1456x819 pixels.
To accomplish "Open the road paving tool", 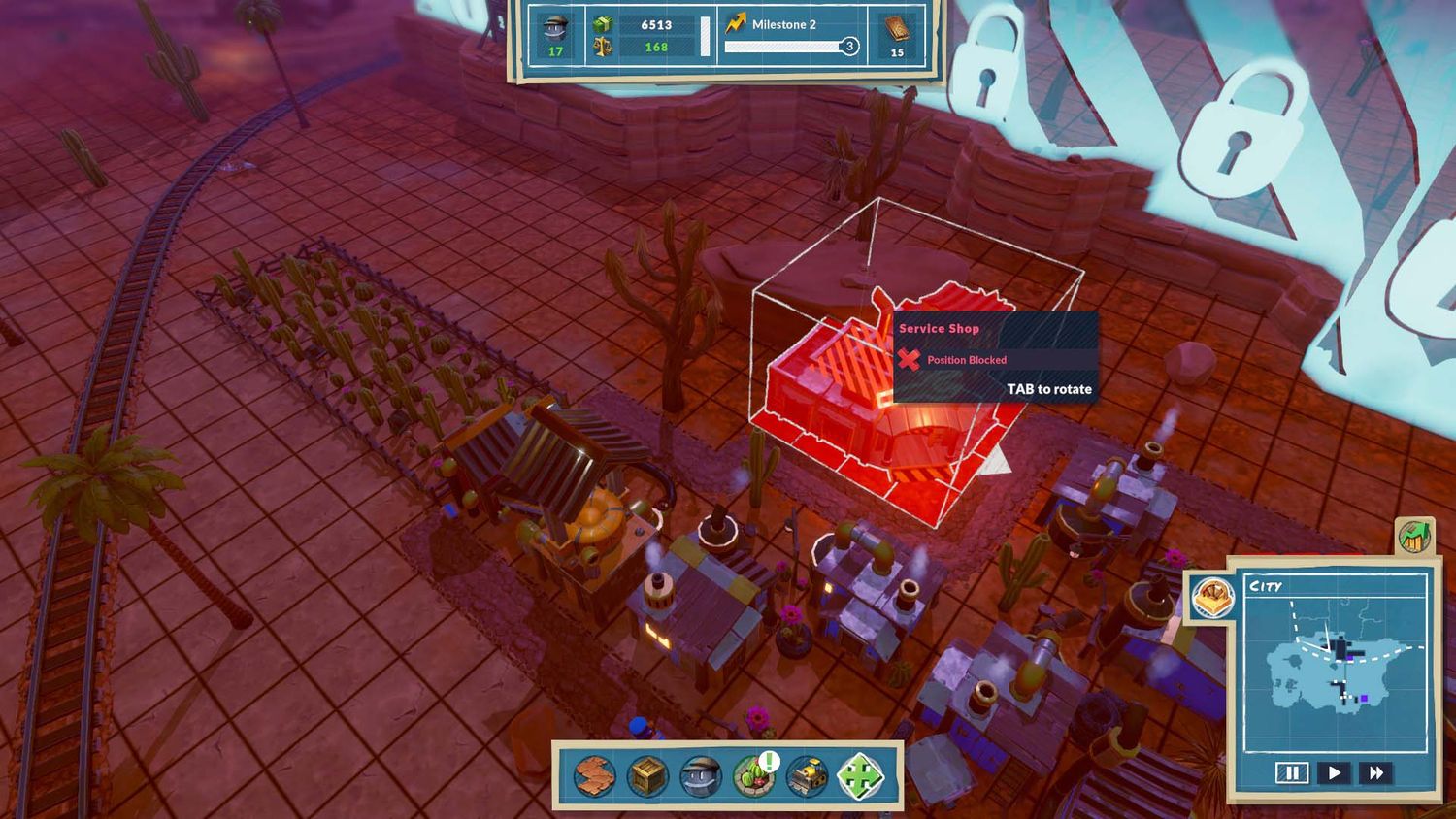I will pos(593,776).
